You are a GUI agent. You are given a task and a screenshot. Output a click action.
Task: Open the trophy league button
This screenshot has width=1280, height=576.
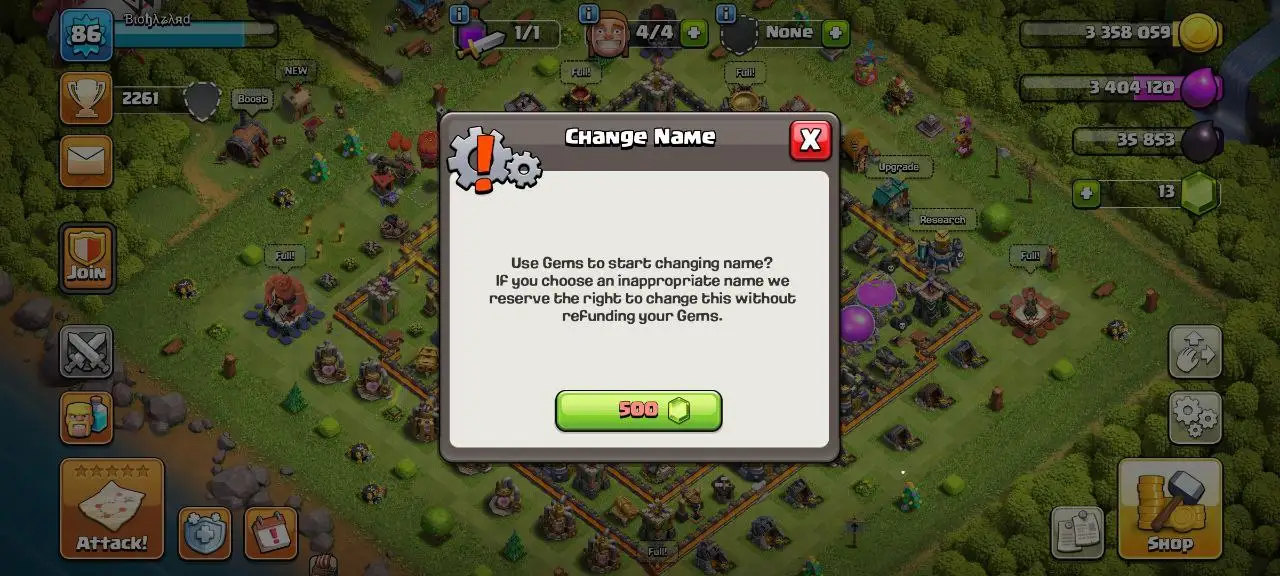[x=86, y=98]
